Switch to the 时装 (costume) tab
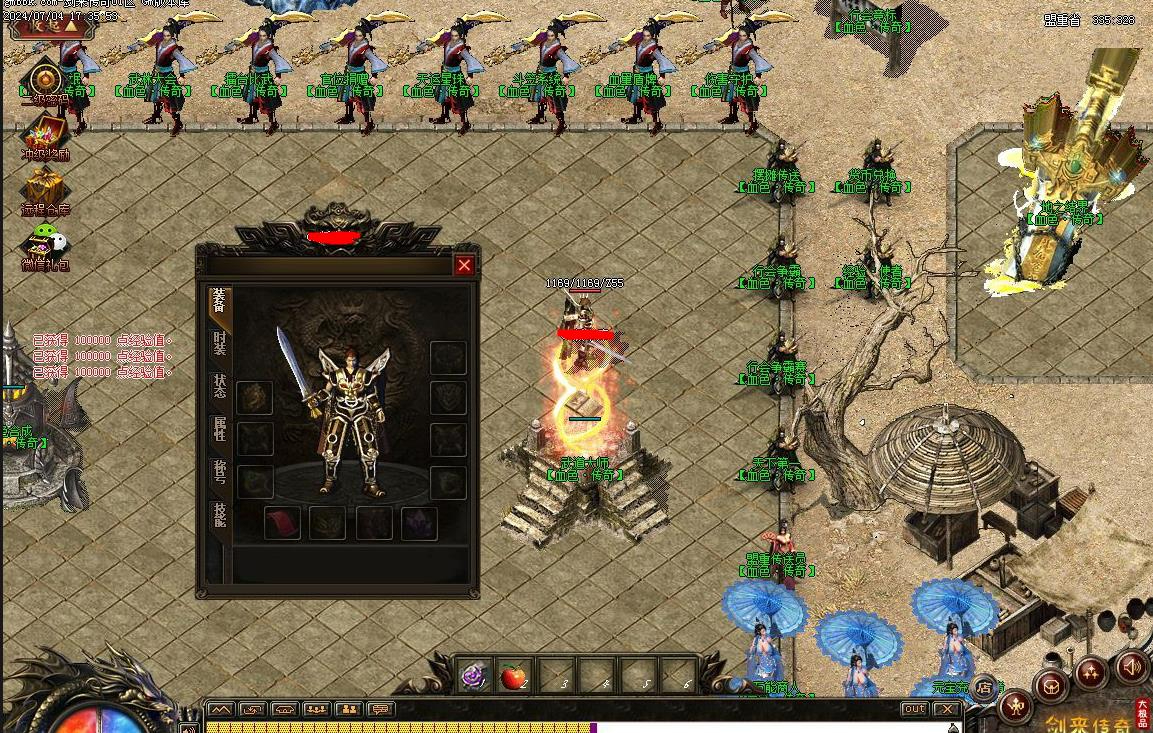1153x733 pixels. click(219, 343)
